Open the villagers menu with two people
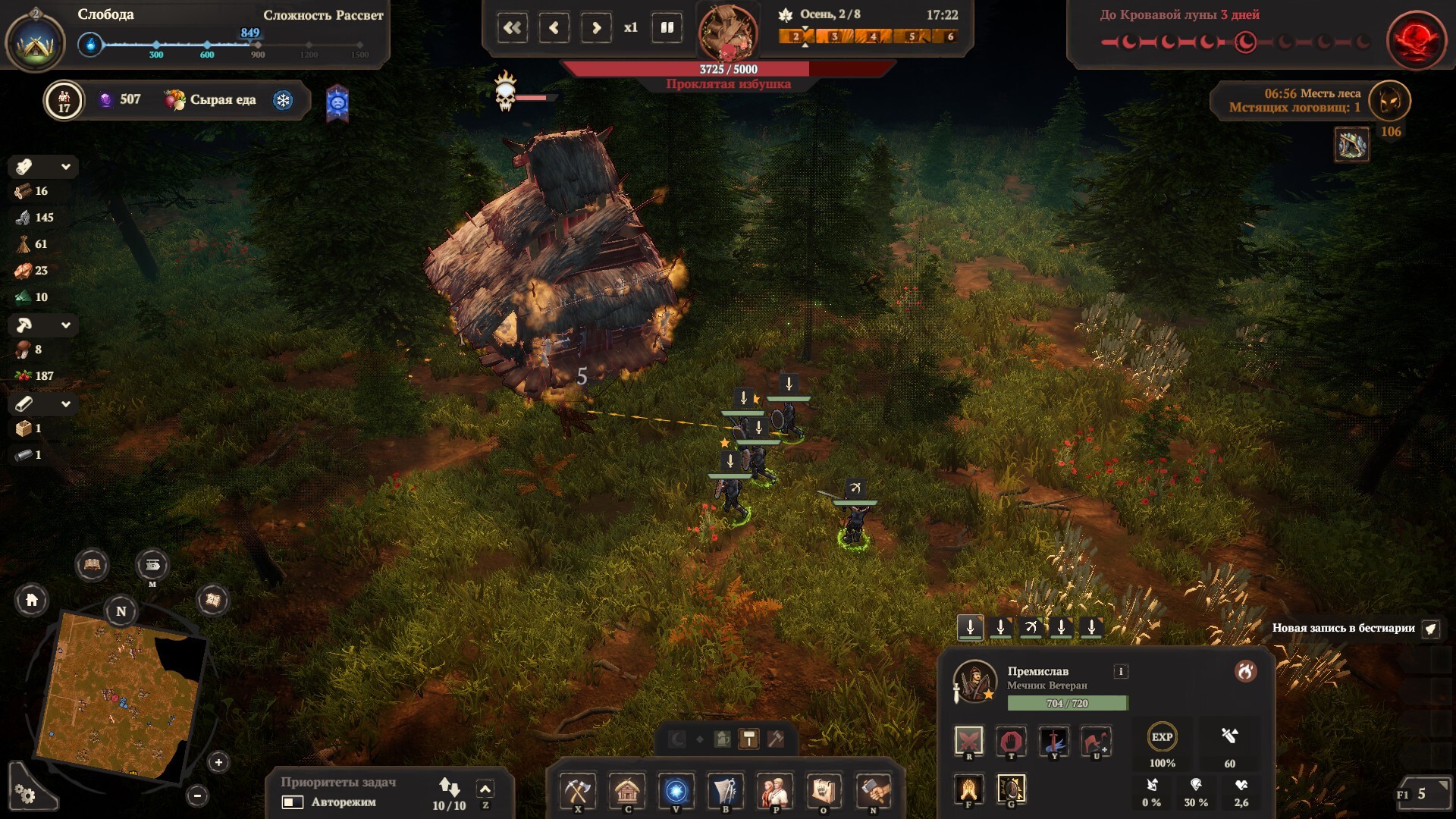This screenshot has height=819, width=1456. click(x=774, y=791)
